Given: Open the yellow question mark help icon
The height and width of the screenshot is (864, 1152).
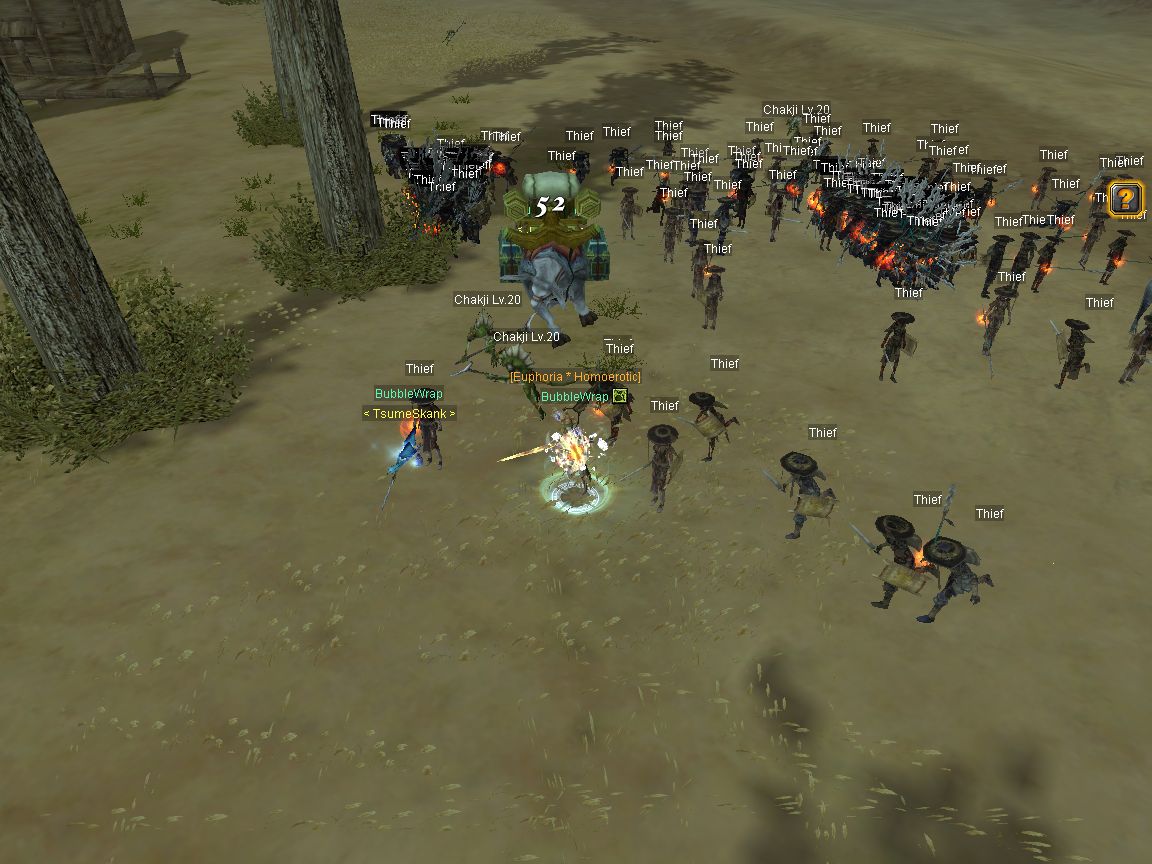Looking at the screenshot, I should coord(1126,198).
